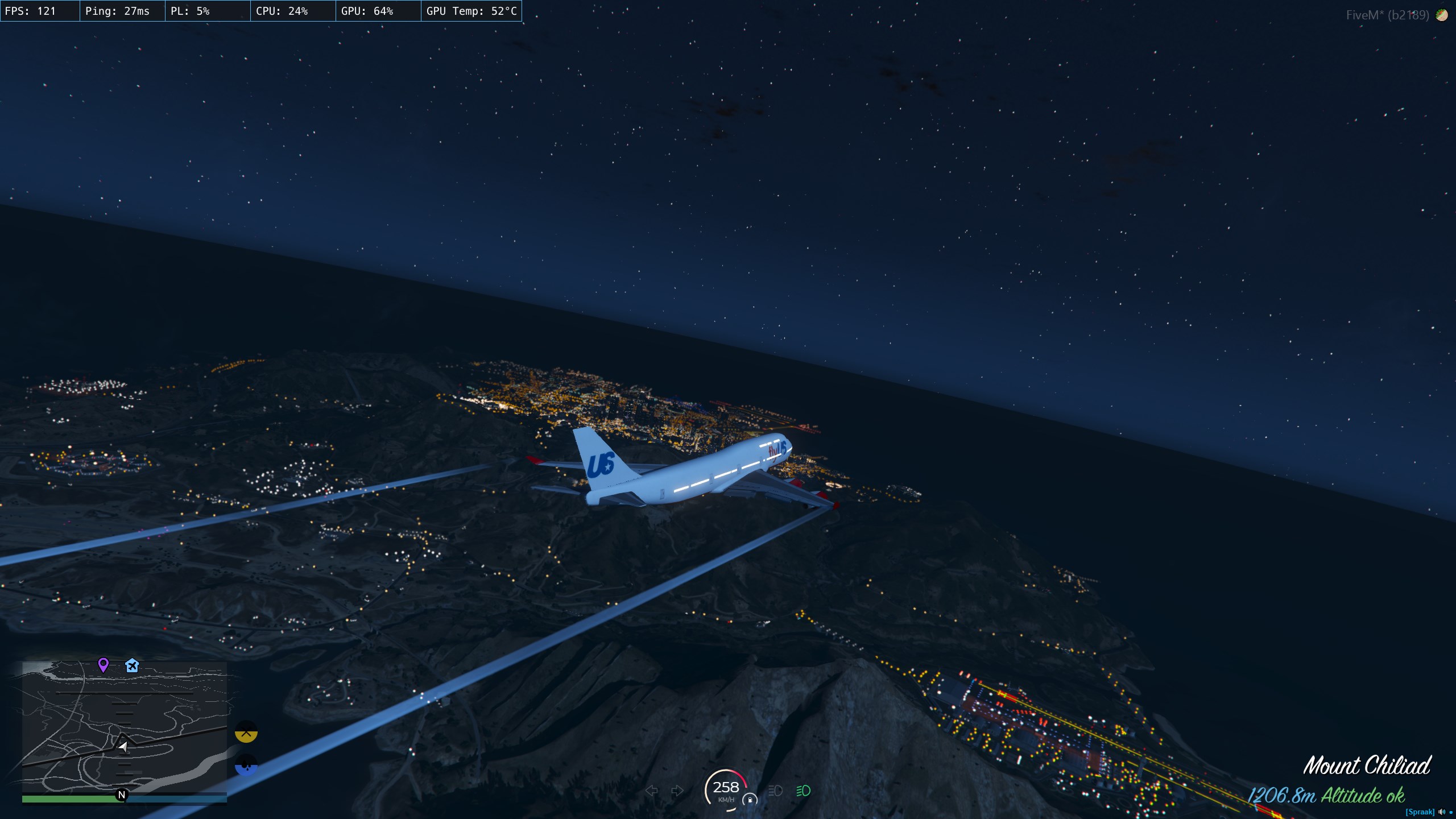Click the yellow hunger status icon
The width and height of the screenshot is (1456, 819).
[x=246, y=732]
